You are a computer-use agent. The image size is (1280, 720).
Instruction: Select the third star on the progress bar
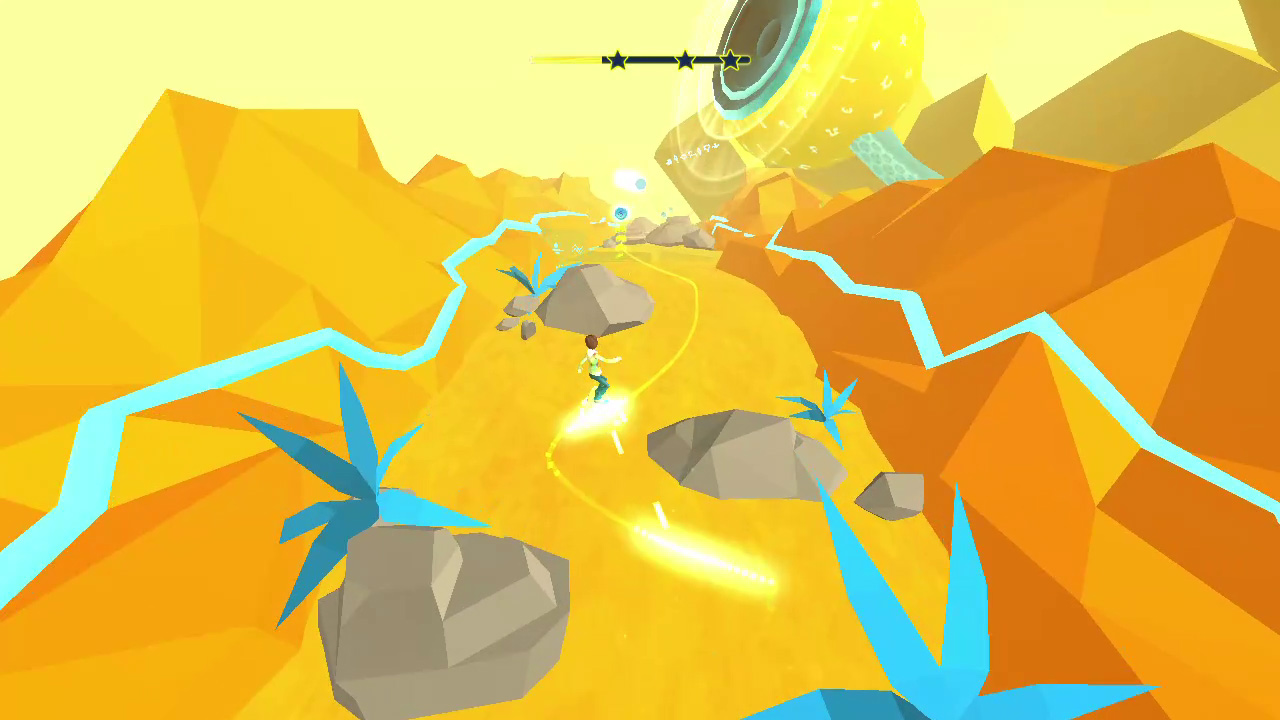(730, 59)
